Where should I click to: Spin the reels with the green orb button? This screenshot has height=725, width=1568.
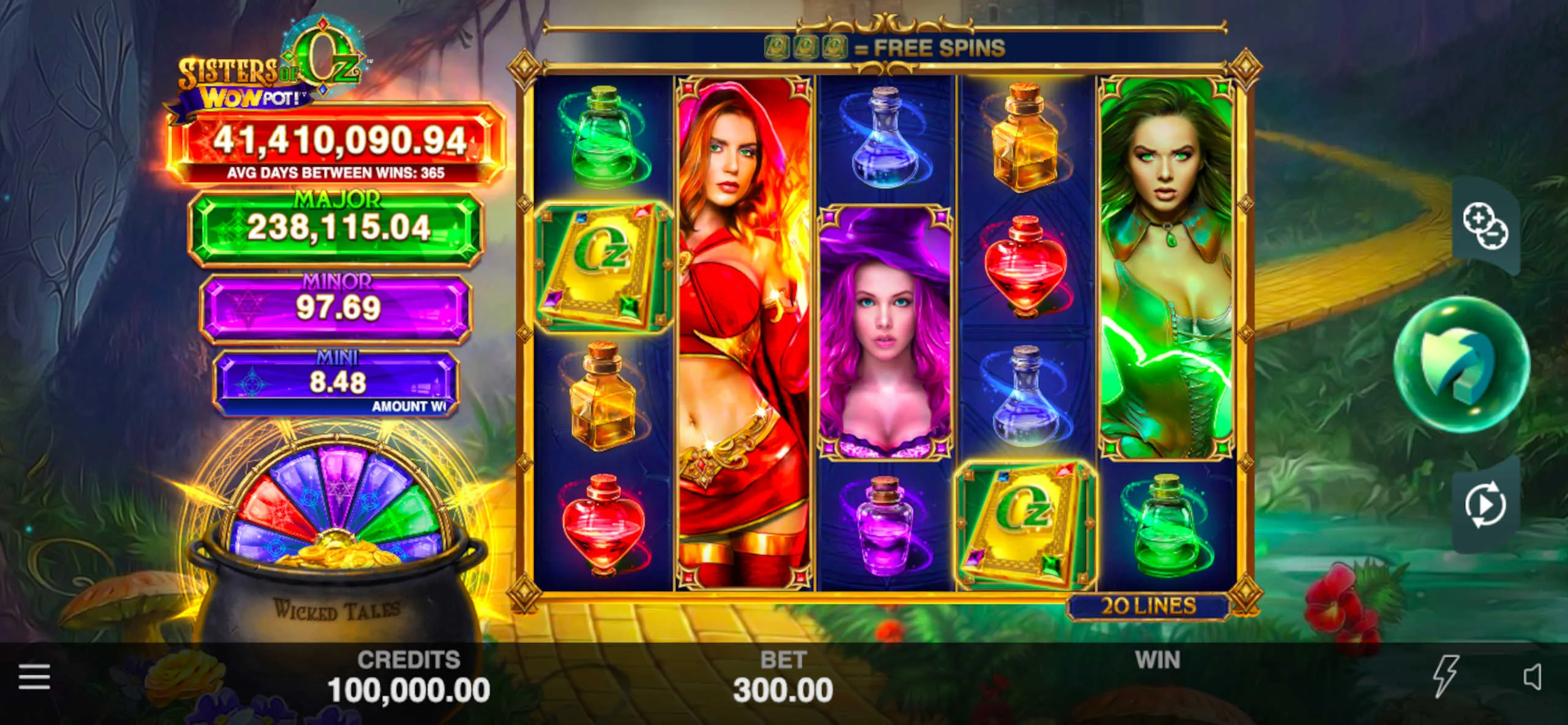pos(1461,364)
